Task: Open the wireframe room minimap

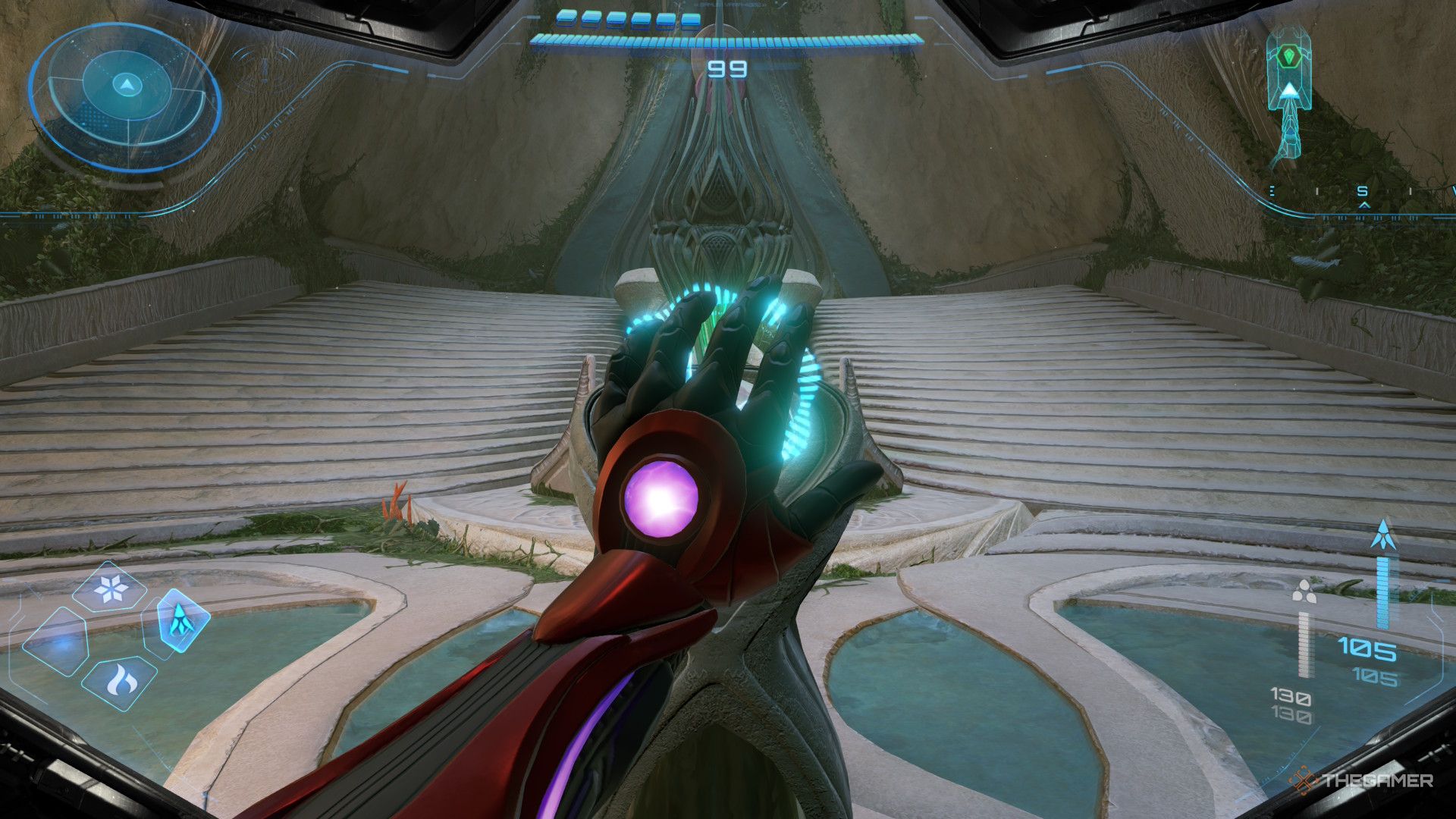Action: [x=1288, y=97]
